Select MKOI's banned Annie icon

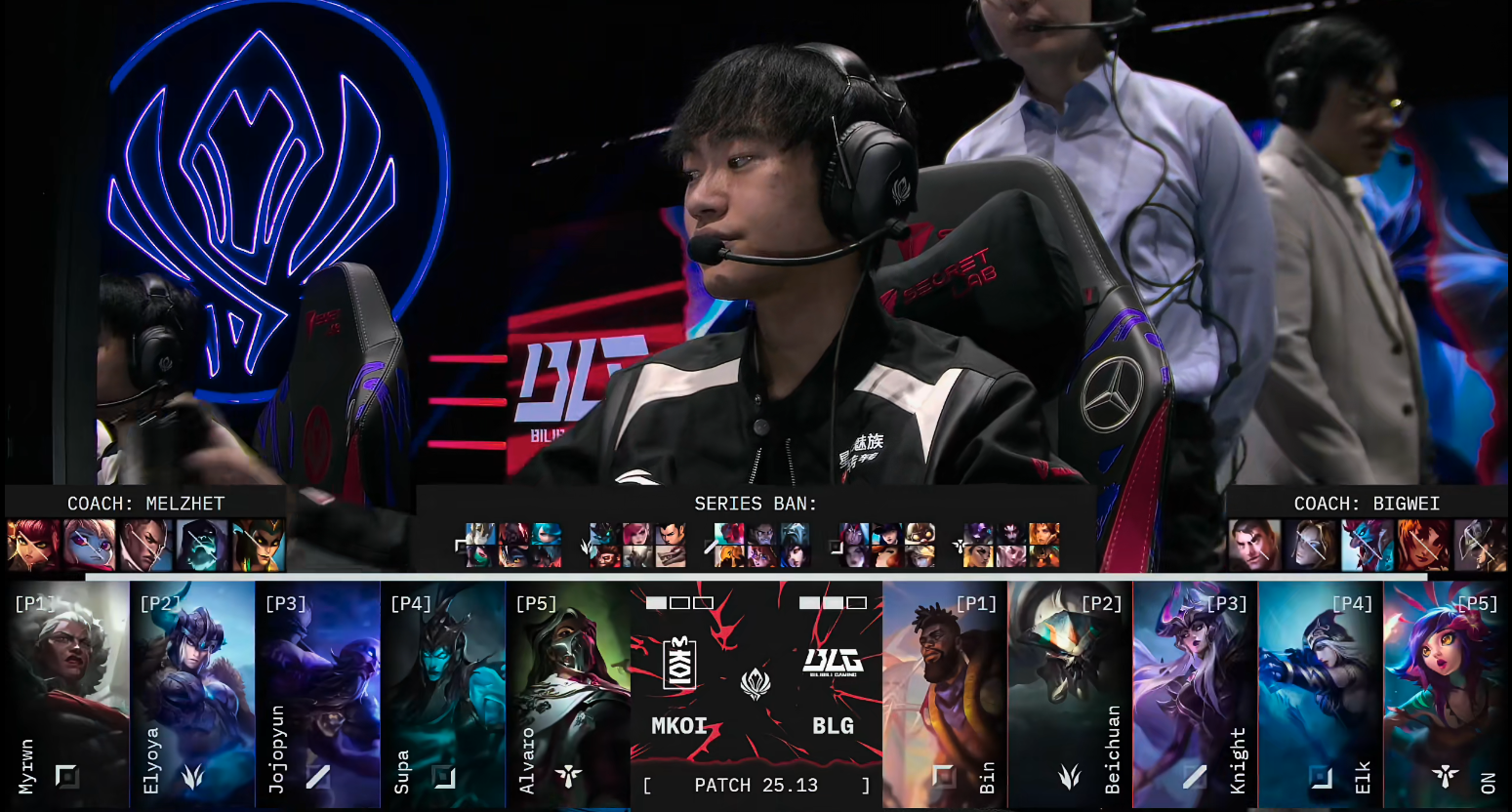(x=32, y=545)
